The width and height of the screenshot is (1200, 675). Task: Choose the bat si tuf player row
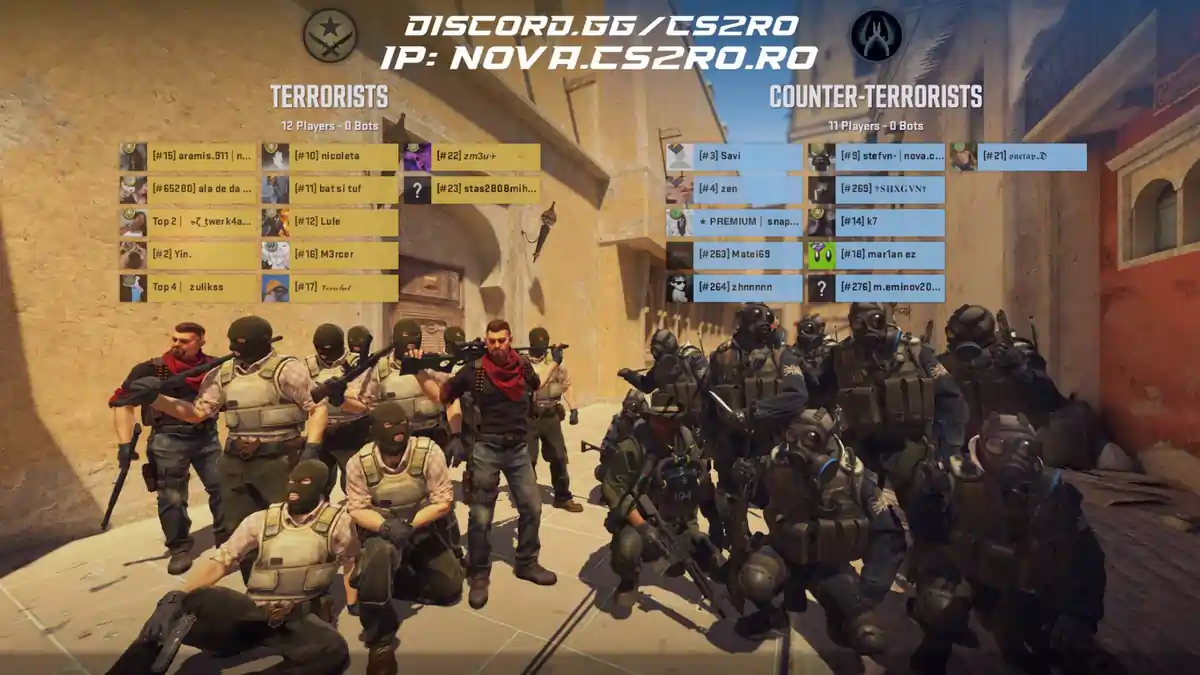coord(330,190)
